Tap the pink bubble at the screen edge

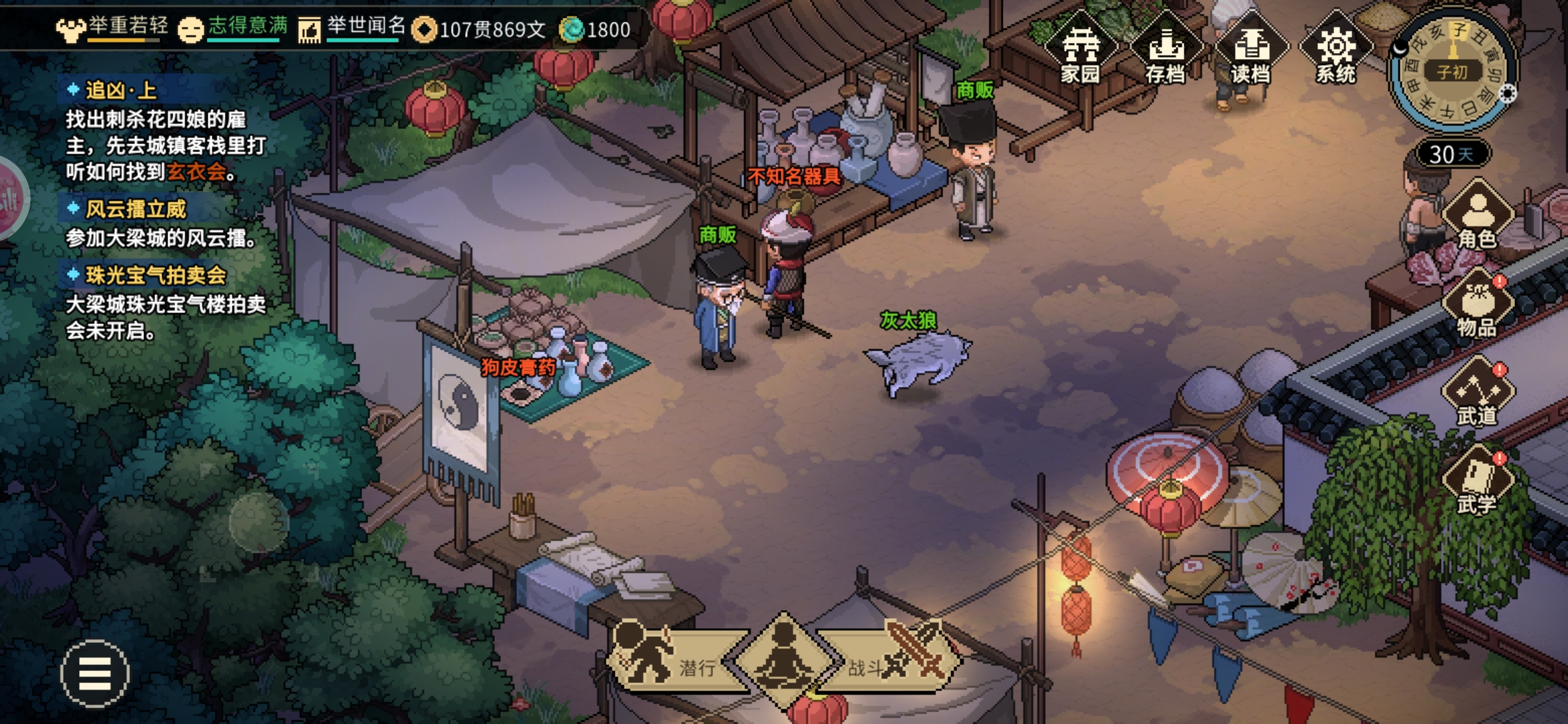coord(10,199)
